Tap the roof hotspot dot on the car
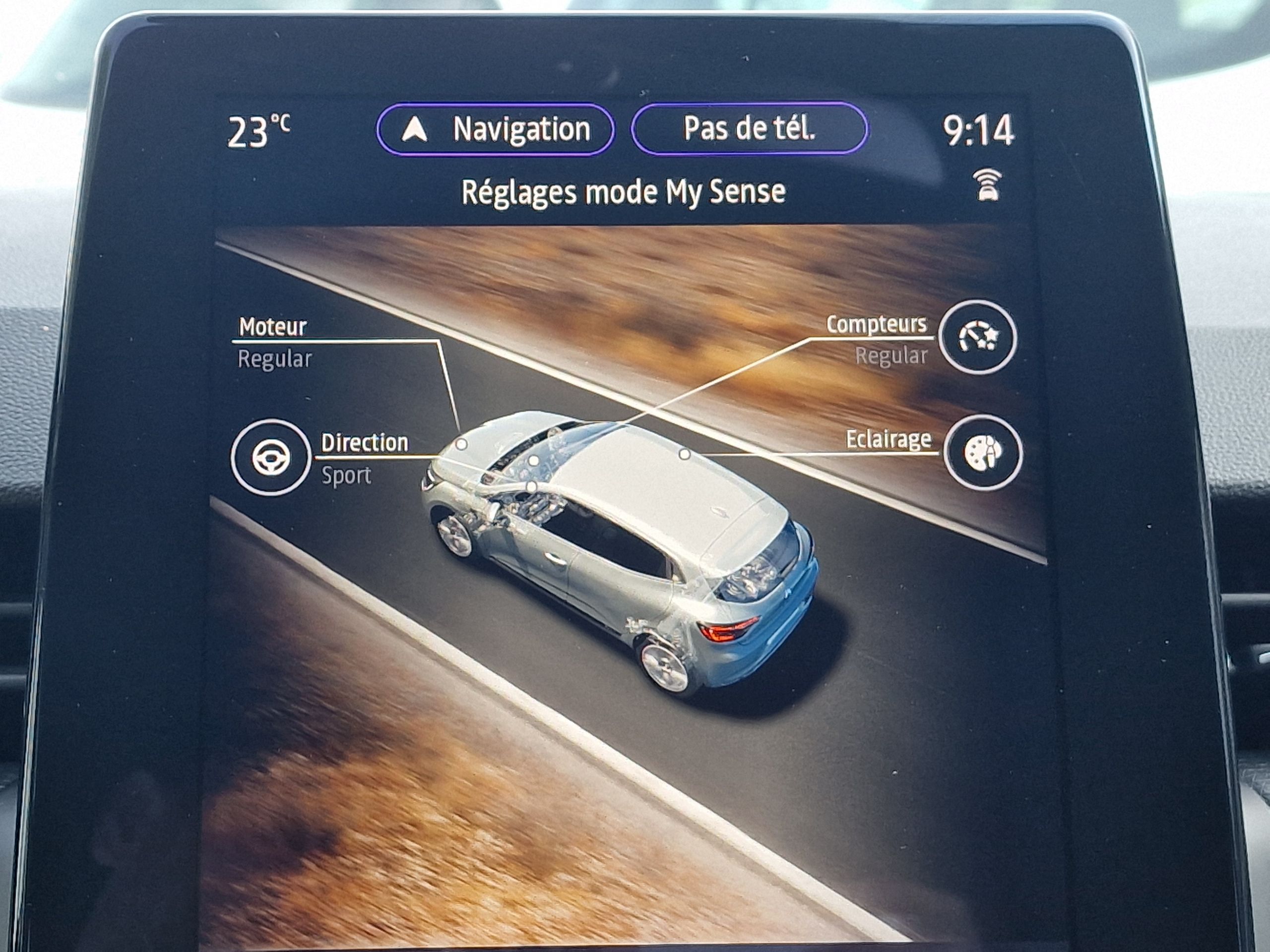This screenshot has height=952, width=1270. 684,455
